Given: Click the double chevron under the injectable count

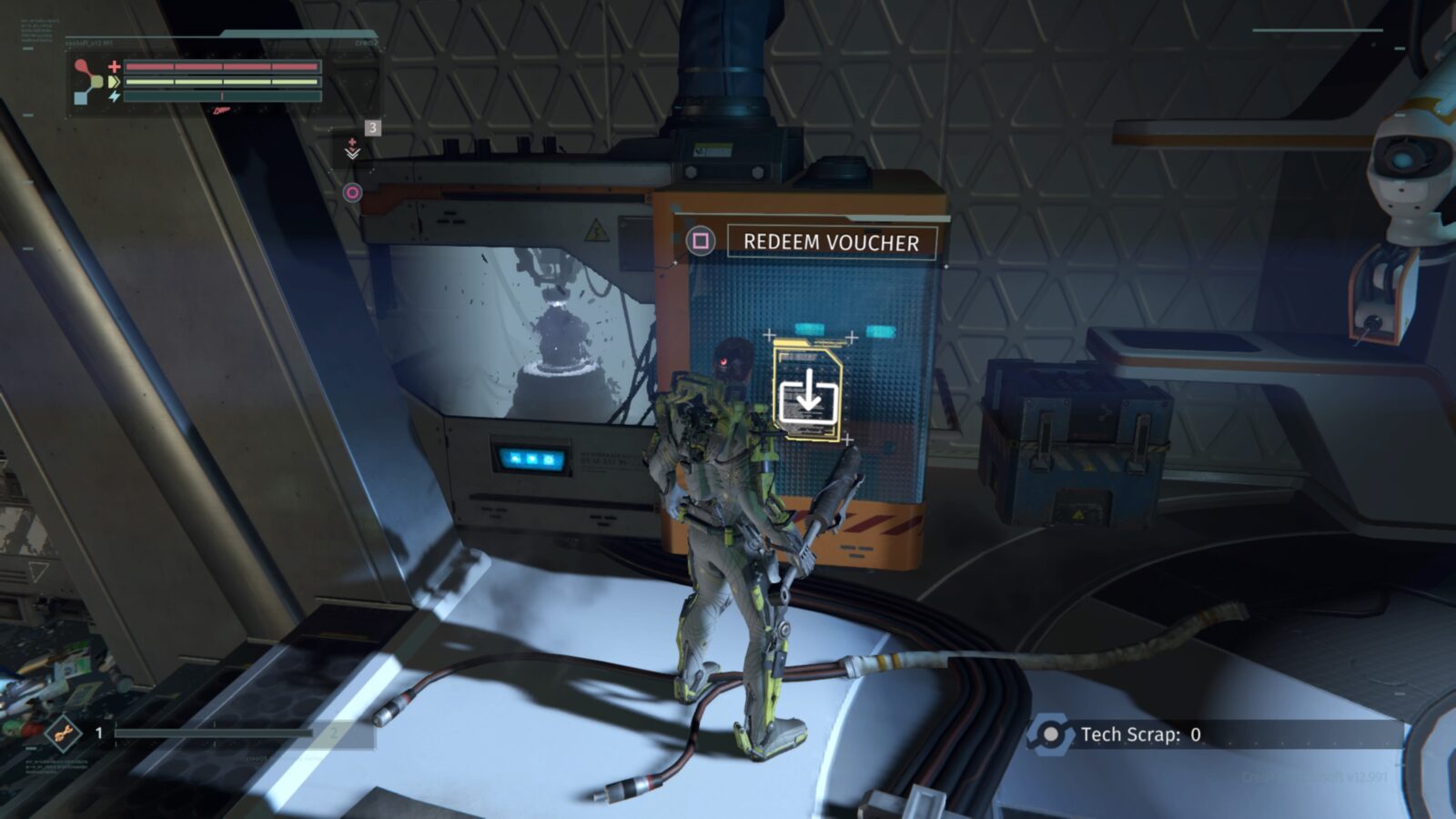Looking at the screenshot, I should point(353,155).
